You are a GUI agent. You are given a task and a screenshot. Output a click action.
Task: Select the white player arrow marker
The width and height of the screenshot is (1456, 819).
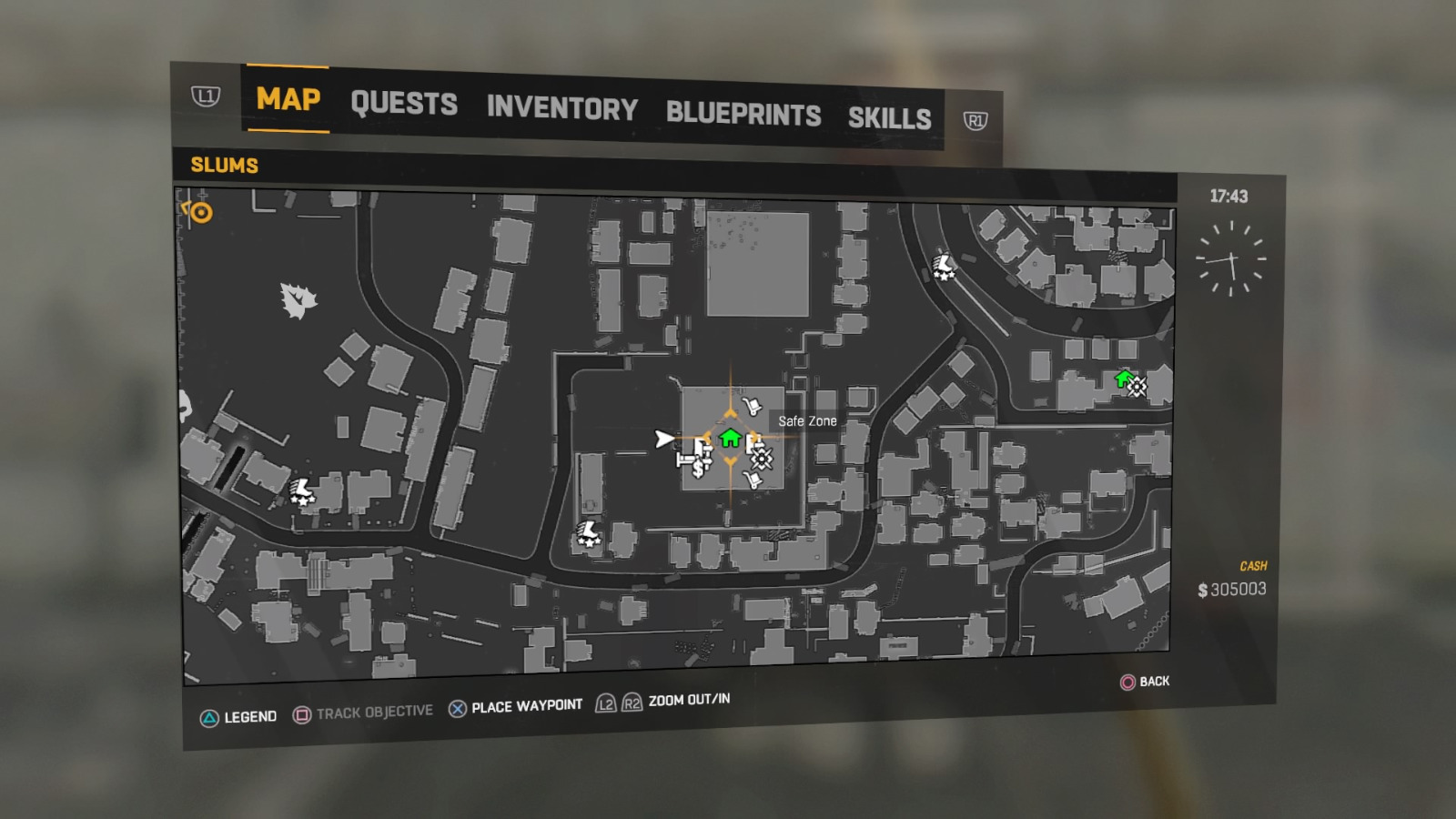click(664, 437)
